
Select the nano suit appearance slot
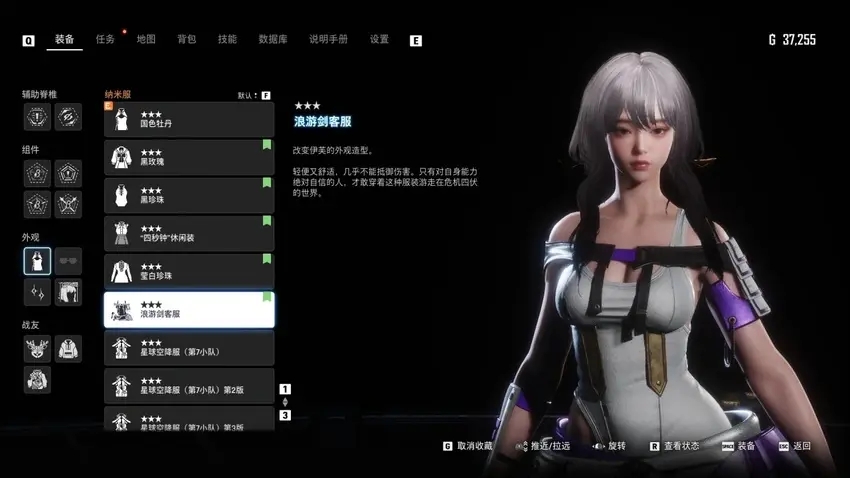tap(37, 262)
